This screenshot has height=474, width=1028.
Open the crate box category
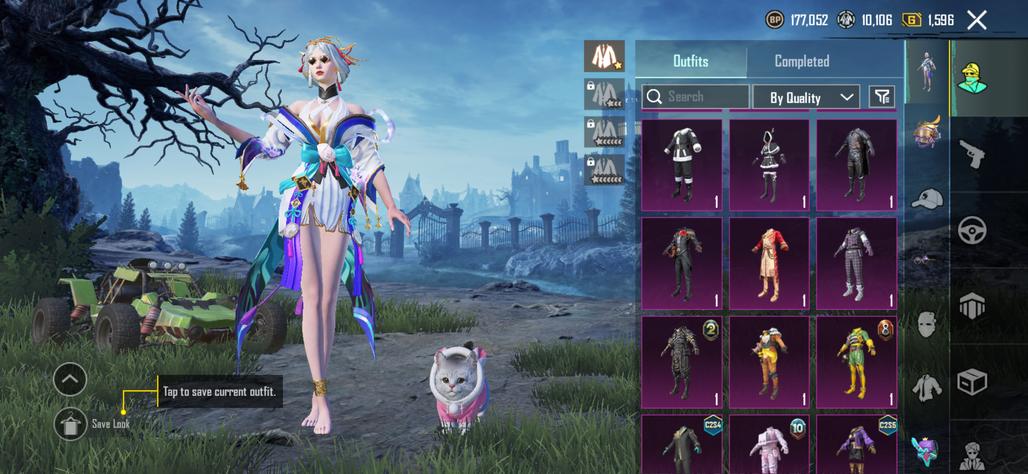tap(971, 381)
